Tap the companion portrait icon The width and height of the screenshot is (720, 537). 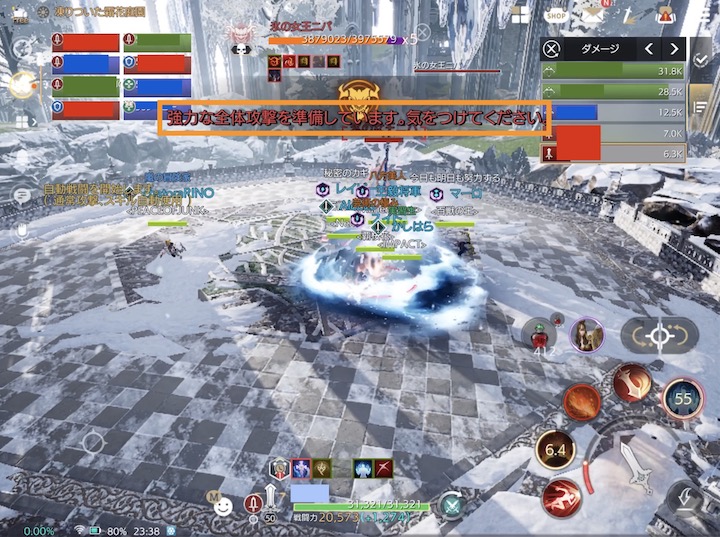click(x=586, y=335)
